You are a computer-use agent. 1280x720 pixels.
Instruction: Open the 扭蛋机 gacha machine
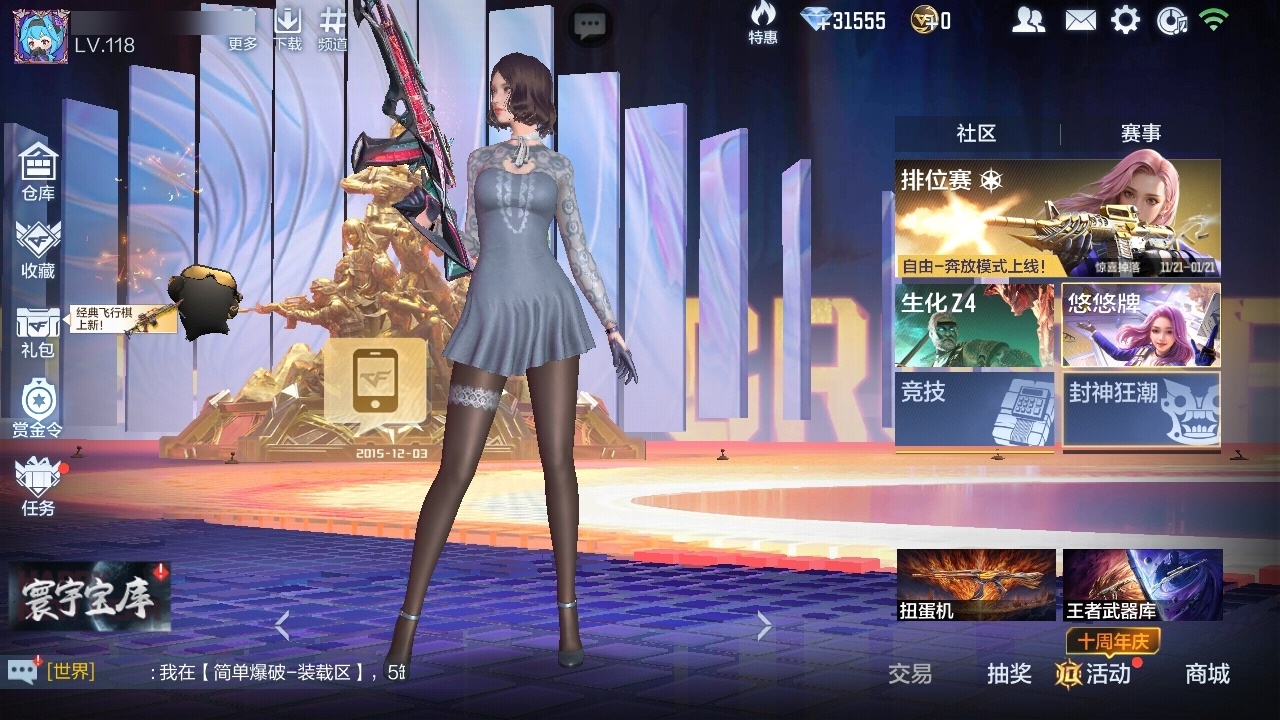pyautogui.click(x=976, y=584)
